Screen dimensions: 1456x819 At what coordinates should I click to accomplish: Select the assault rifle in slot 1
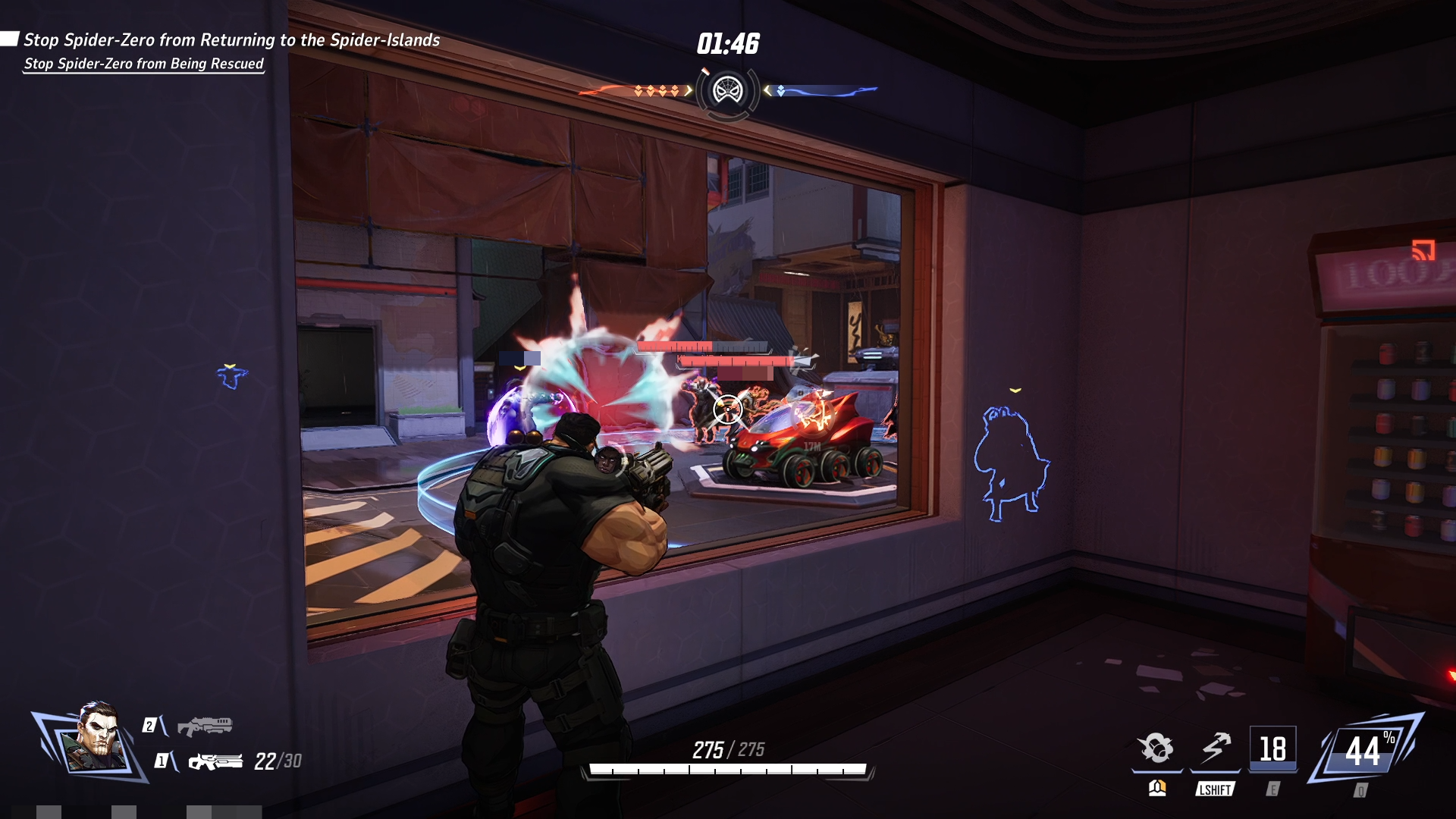pyautogui.click(x=215, y=761)
